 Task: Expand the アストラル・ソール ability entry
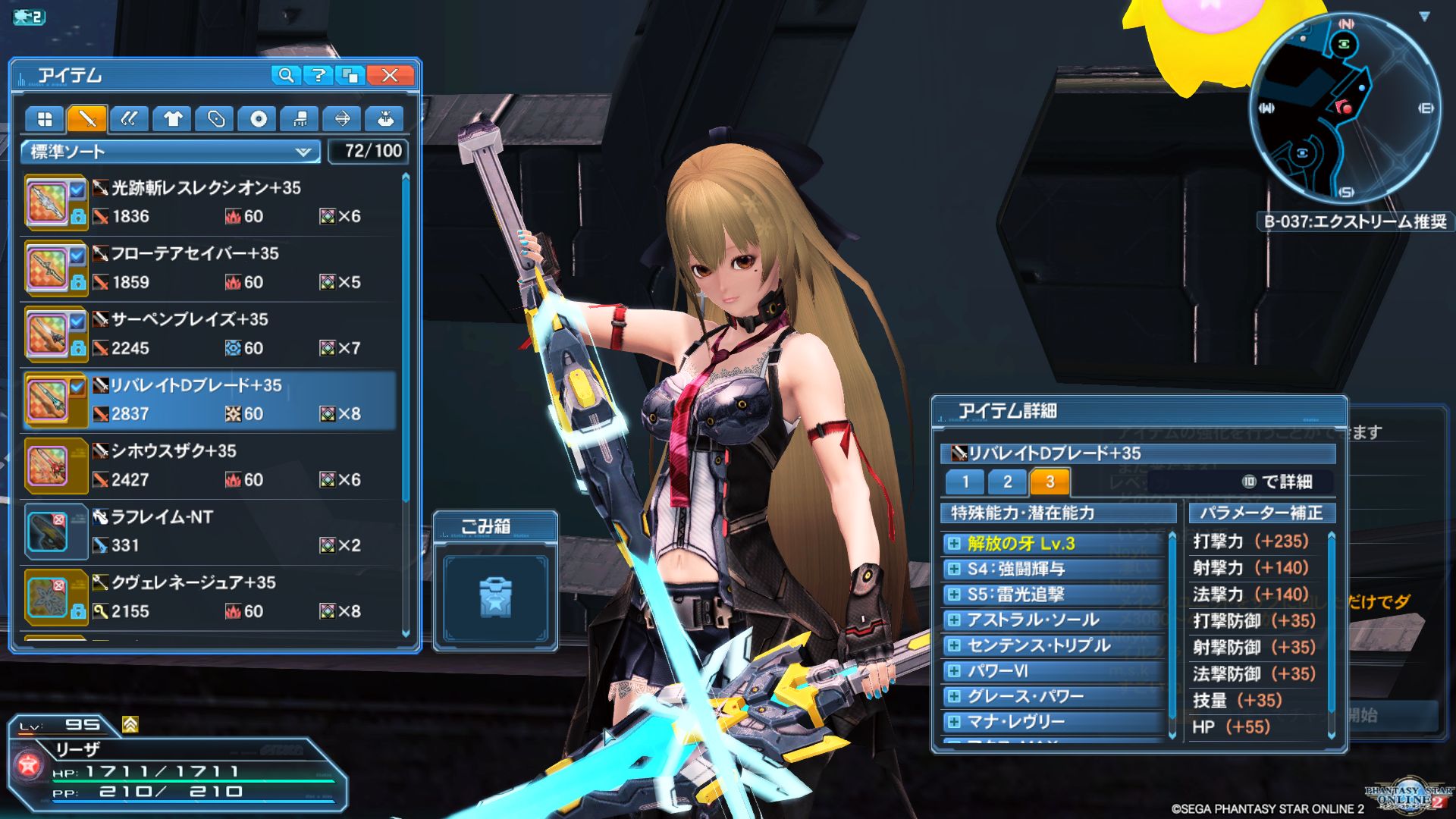click(954, 620)
